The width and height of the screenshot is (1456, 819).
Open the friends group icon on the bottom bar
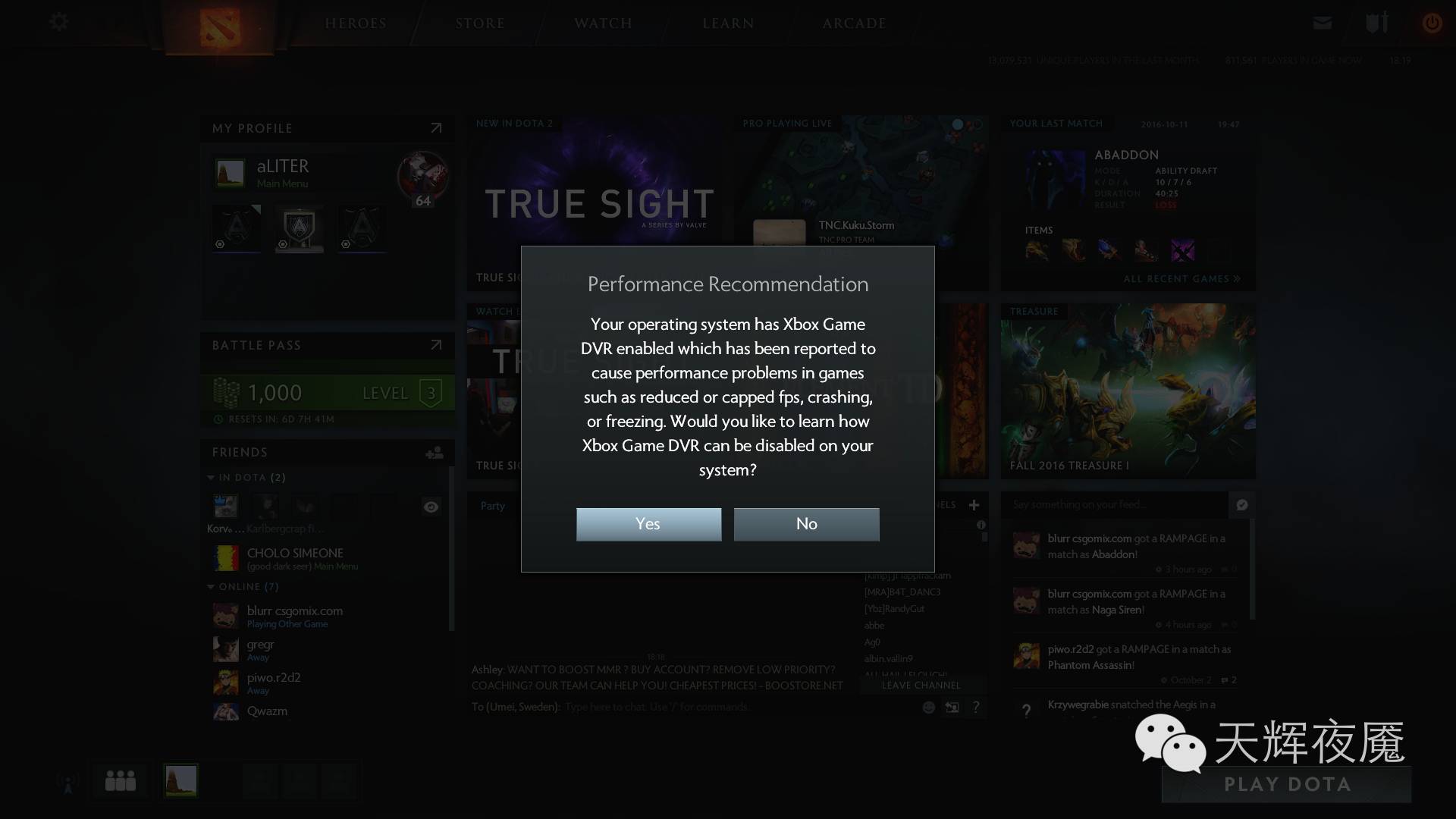click(x=119, y=780)
